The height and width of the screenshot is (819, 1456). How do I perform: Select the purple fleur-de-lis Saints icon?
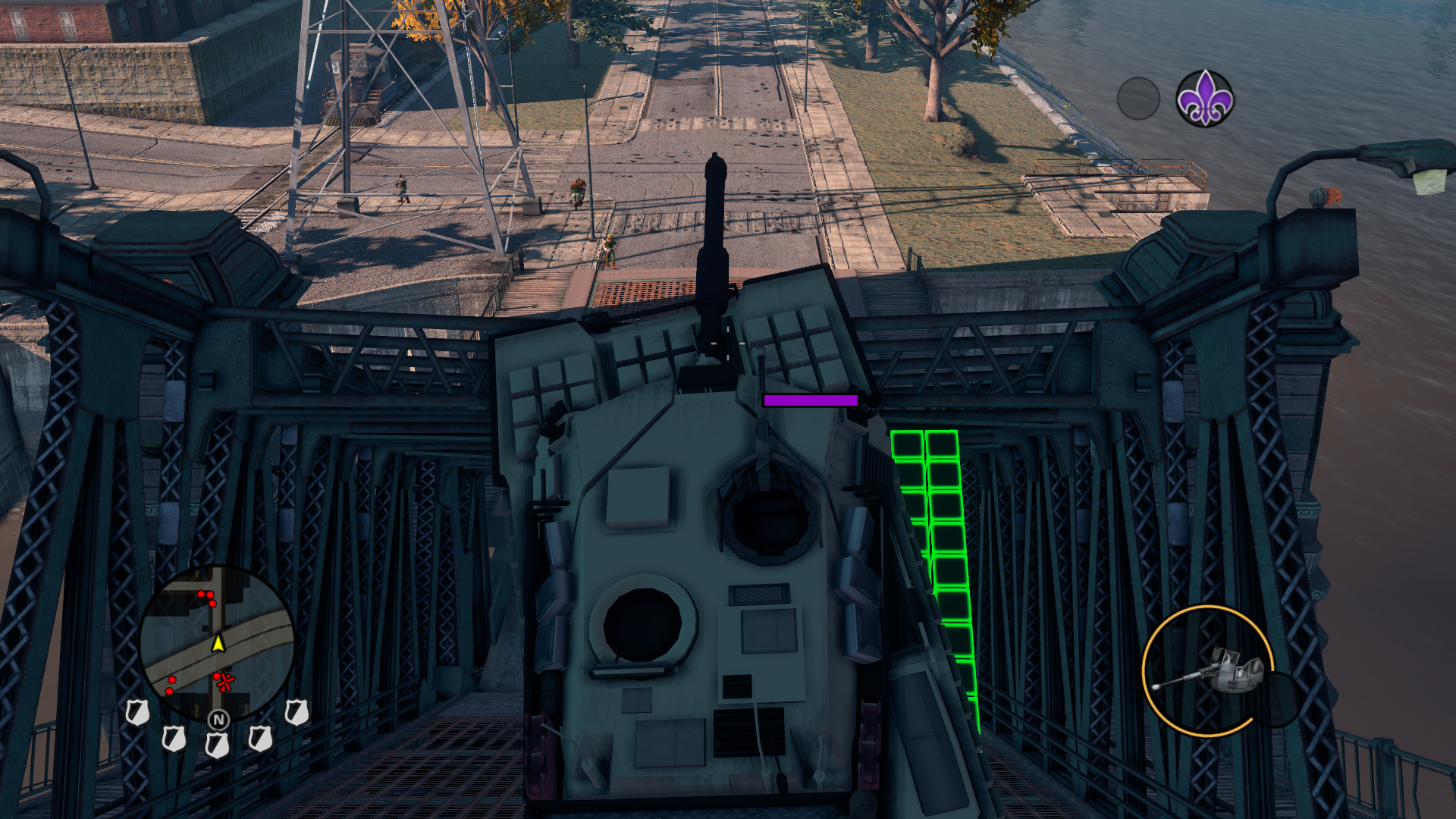click(x=1204, y=99)
